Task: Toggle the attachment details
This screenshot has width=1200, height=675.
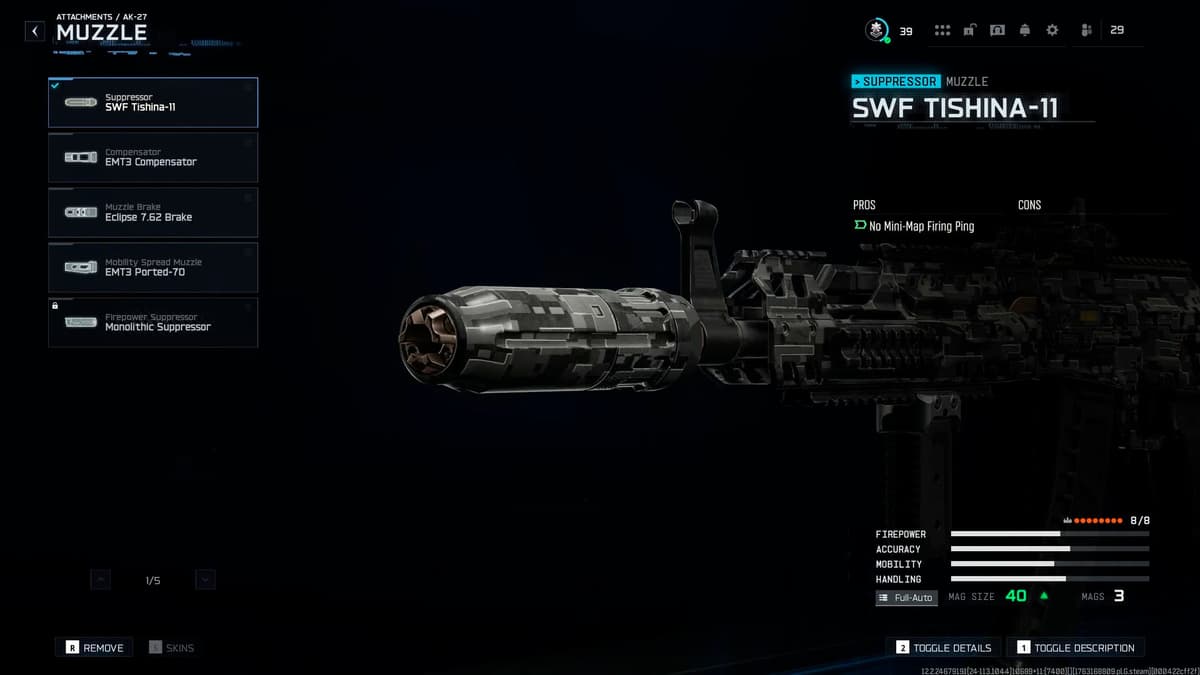Action: (944, 648)
